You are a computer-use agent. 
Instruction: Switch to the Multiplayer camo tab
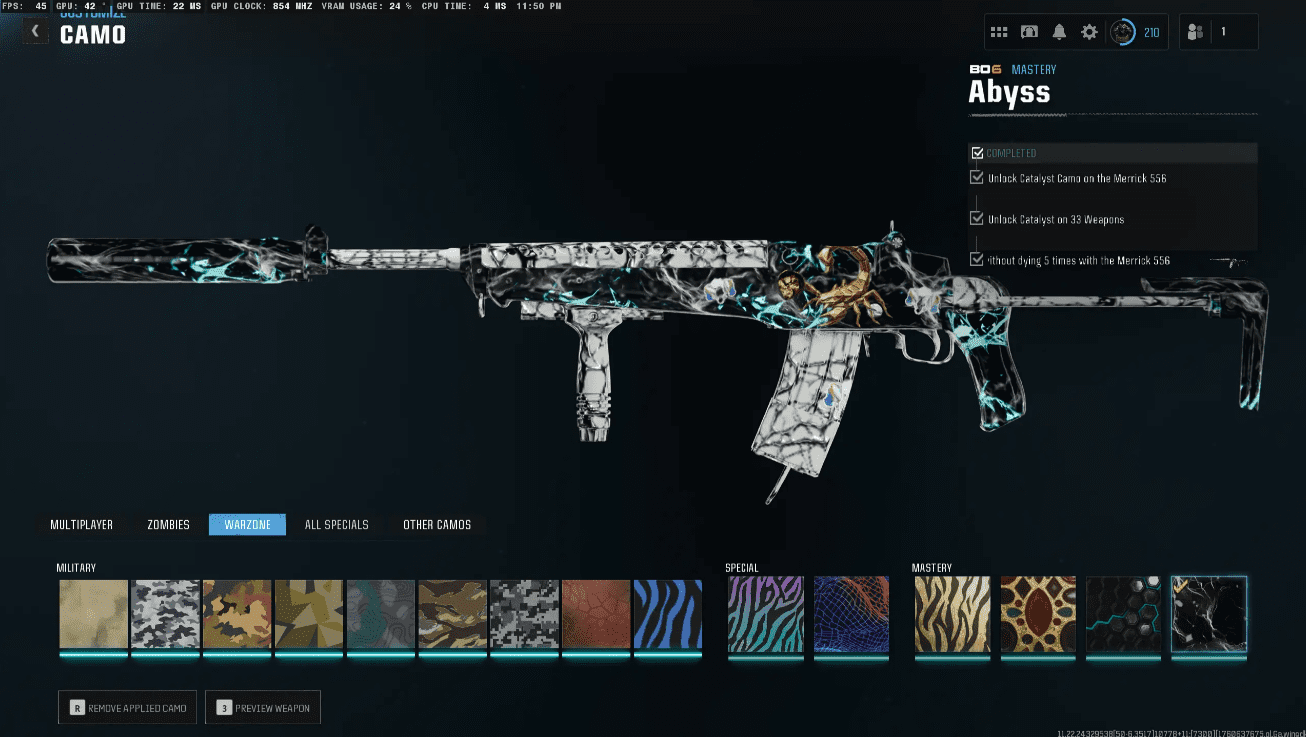82,525
